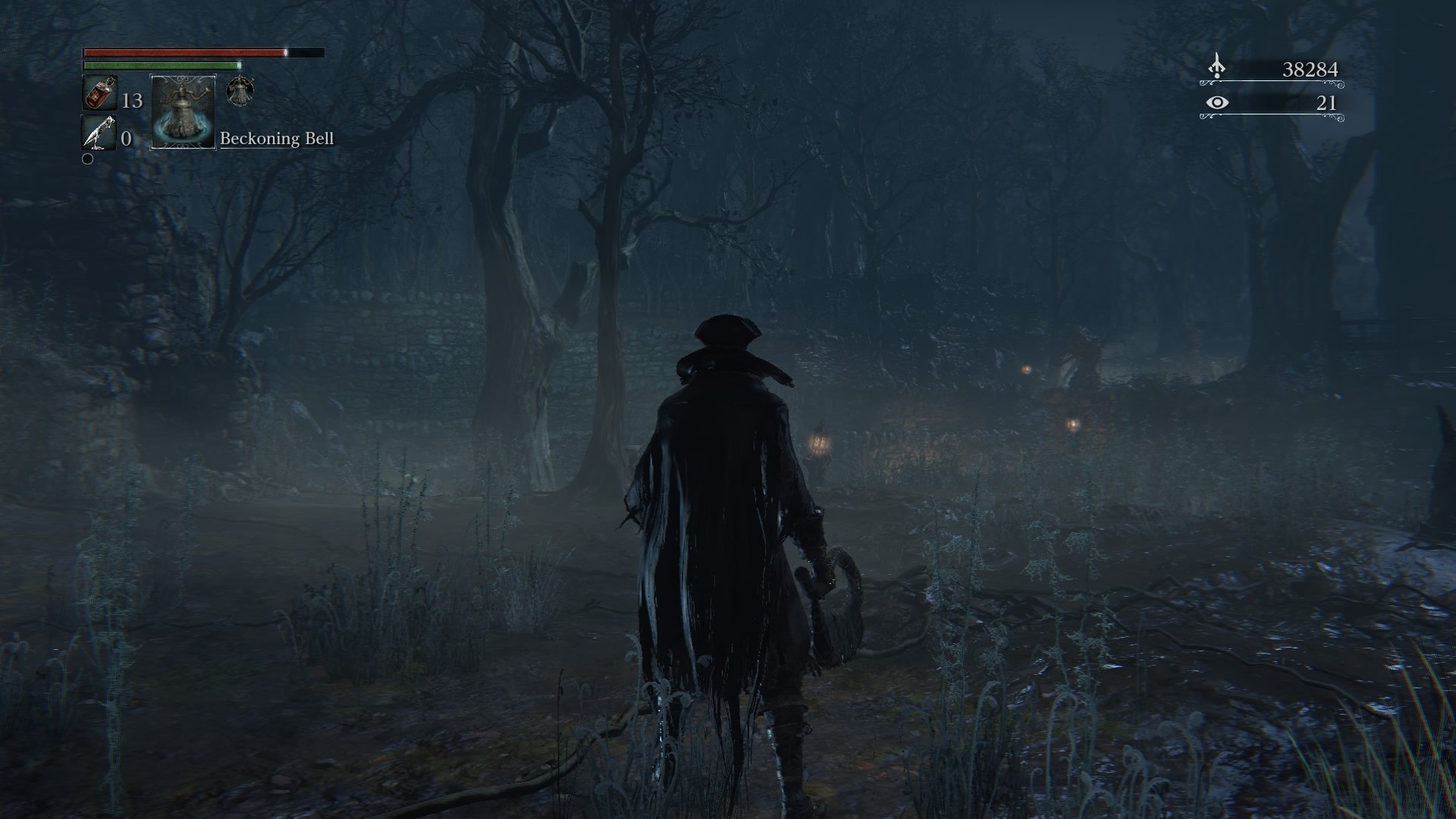Expand the Beckoning Bell item description
The image size is (1456, 819).
277,140
